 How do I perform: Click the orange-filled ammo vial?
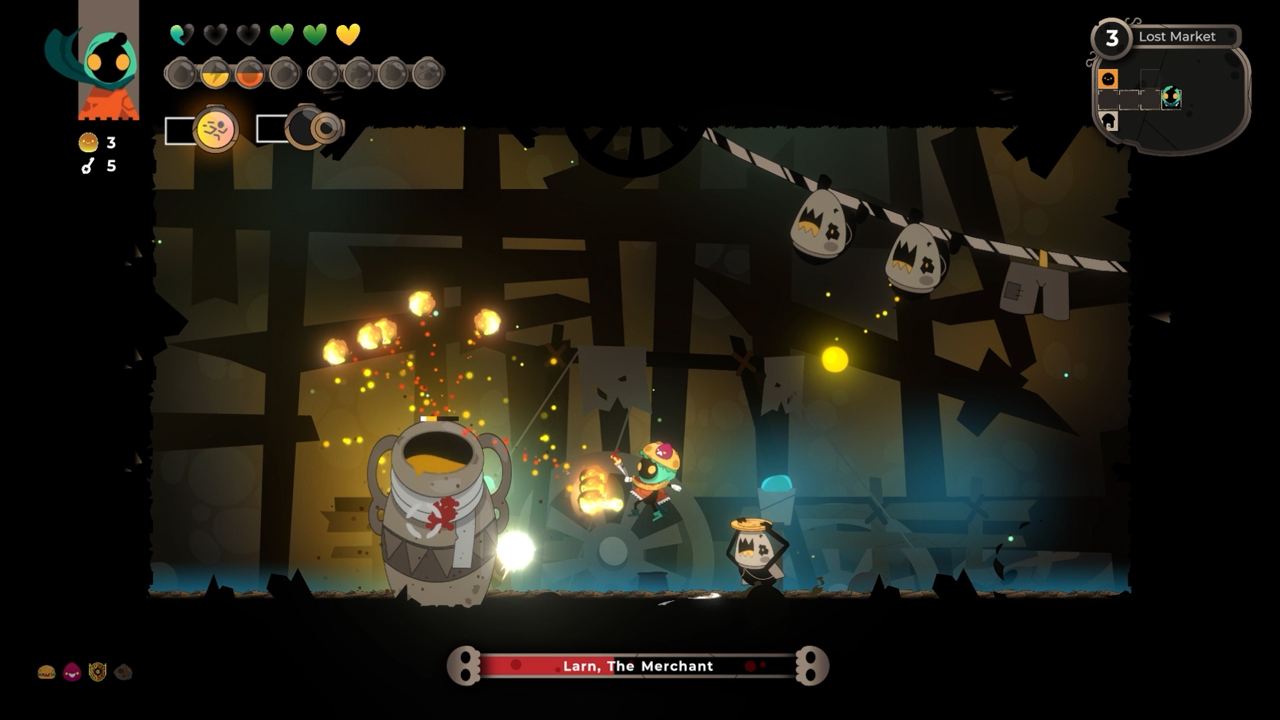[x=249, y=75]
